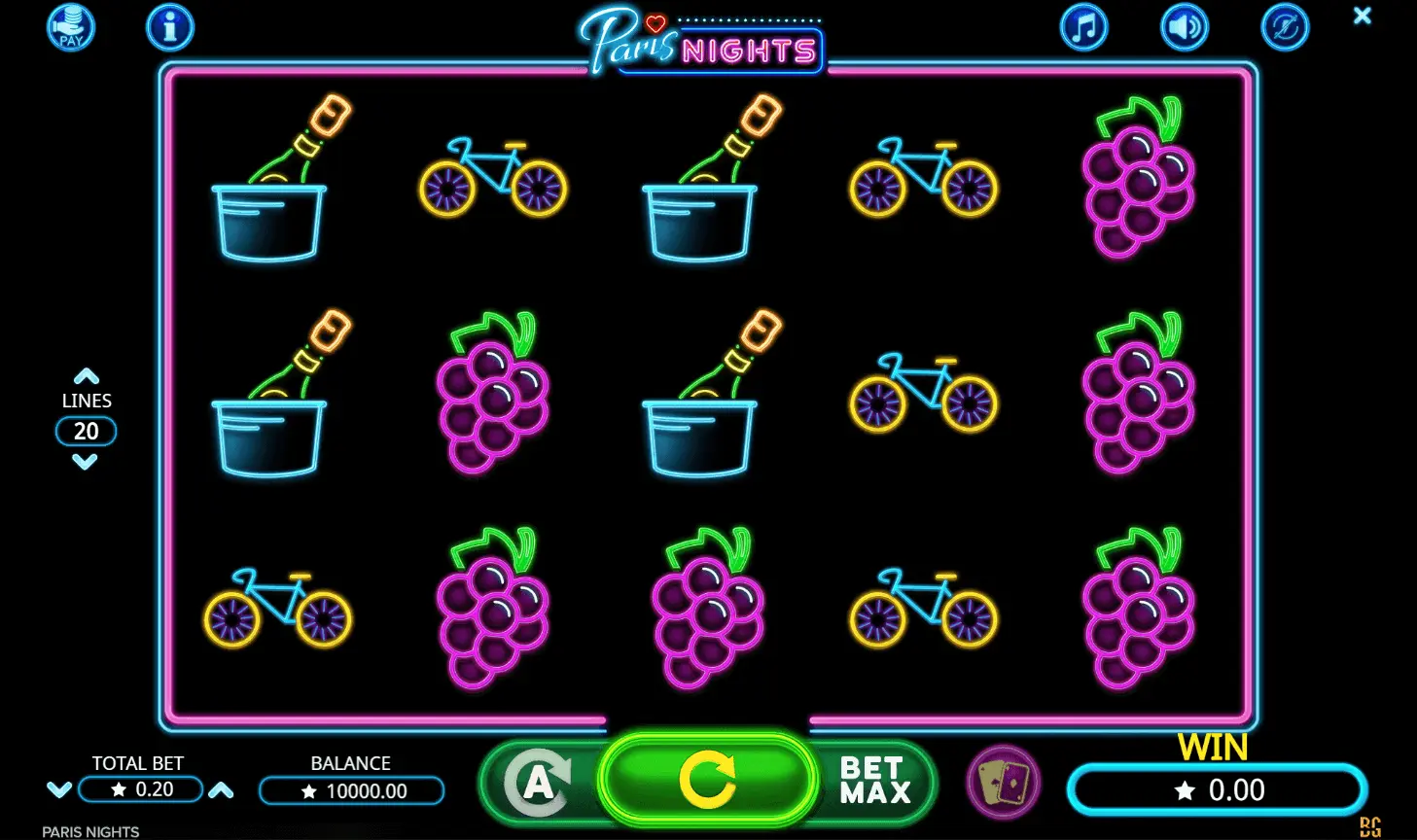Raise the total bet amount
This screenshot has width=1417, height=840.
[222, 789]
